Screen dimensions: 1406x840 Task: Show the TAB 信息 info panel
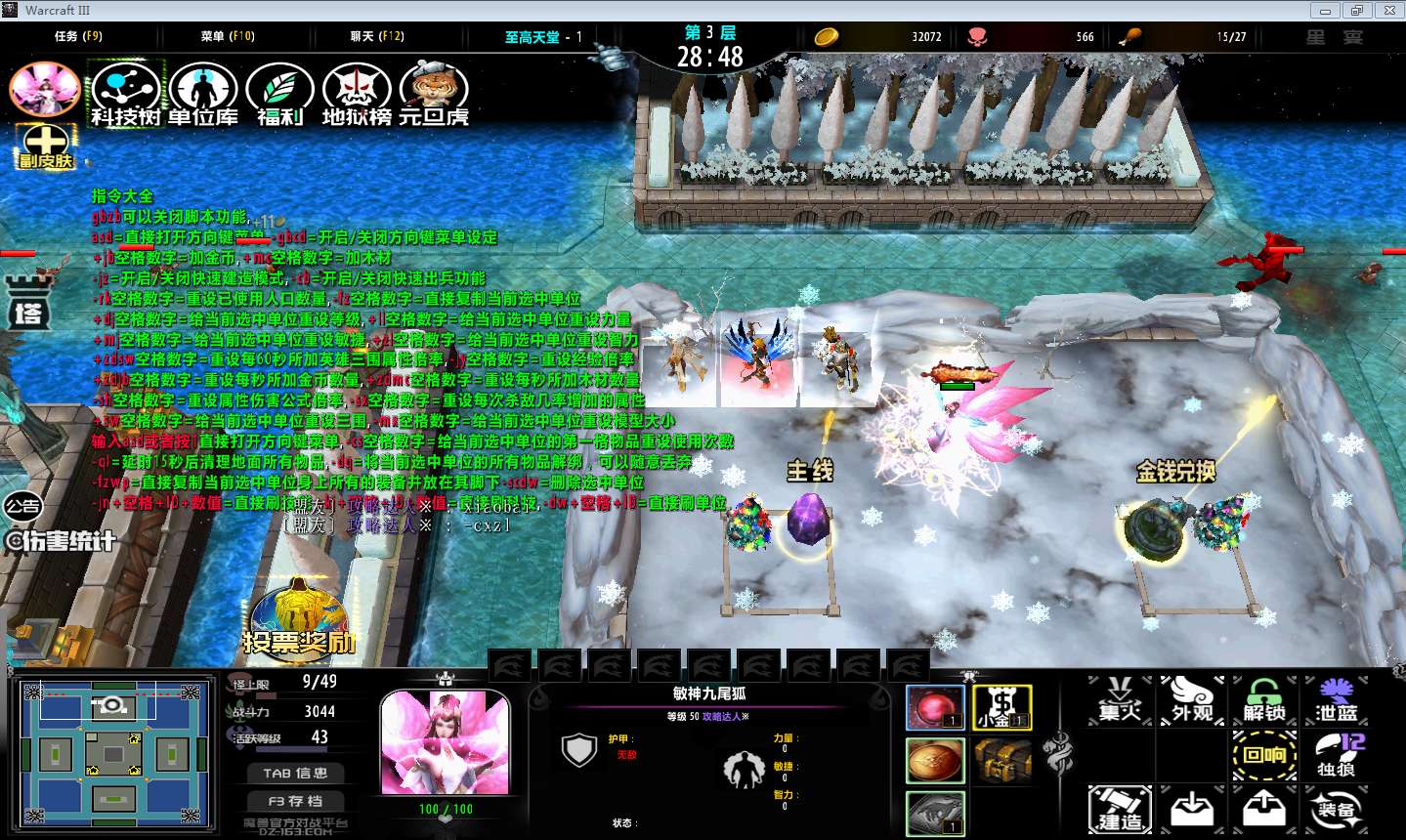pyautogui.click(x=295, y=773)
